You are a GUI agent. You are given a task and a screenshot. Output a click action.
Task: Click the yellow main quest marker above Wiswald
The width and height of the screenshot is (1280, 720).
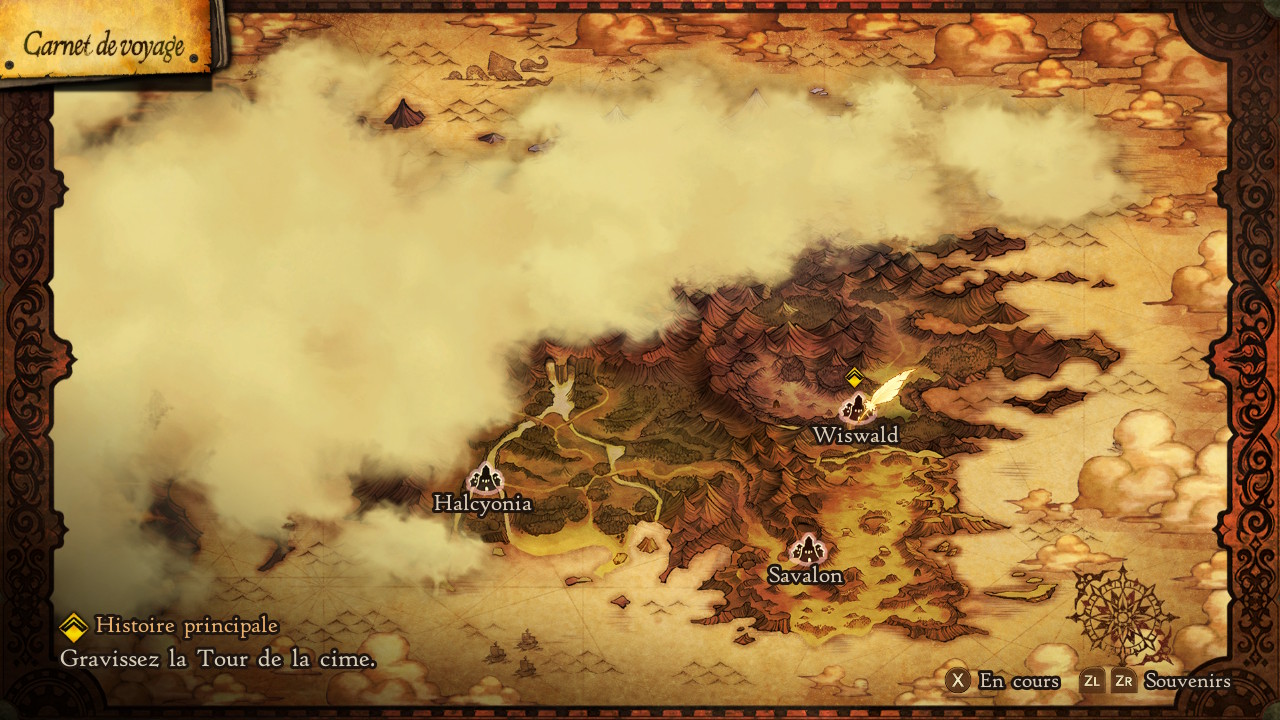point(854,377)
